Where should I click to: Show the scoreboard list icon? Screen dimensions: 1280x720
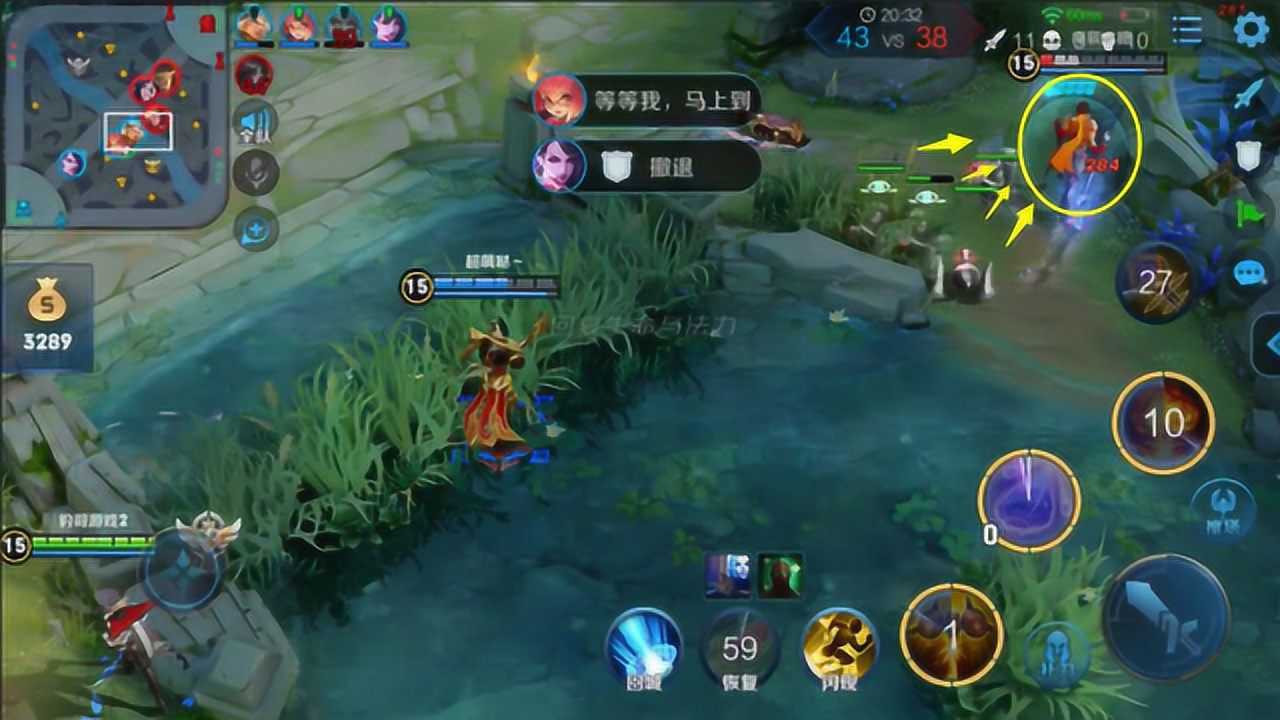(1187, 30)
